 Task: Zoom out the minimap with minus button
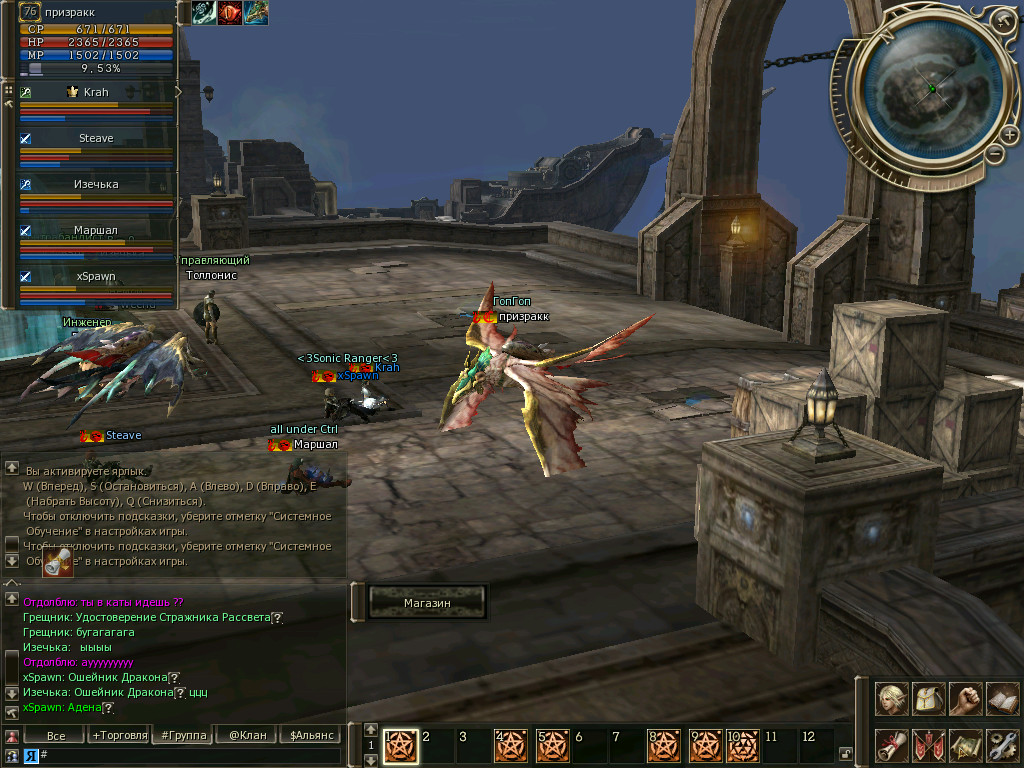click(x=994, y=153)
